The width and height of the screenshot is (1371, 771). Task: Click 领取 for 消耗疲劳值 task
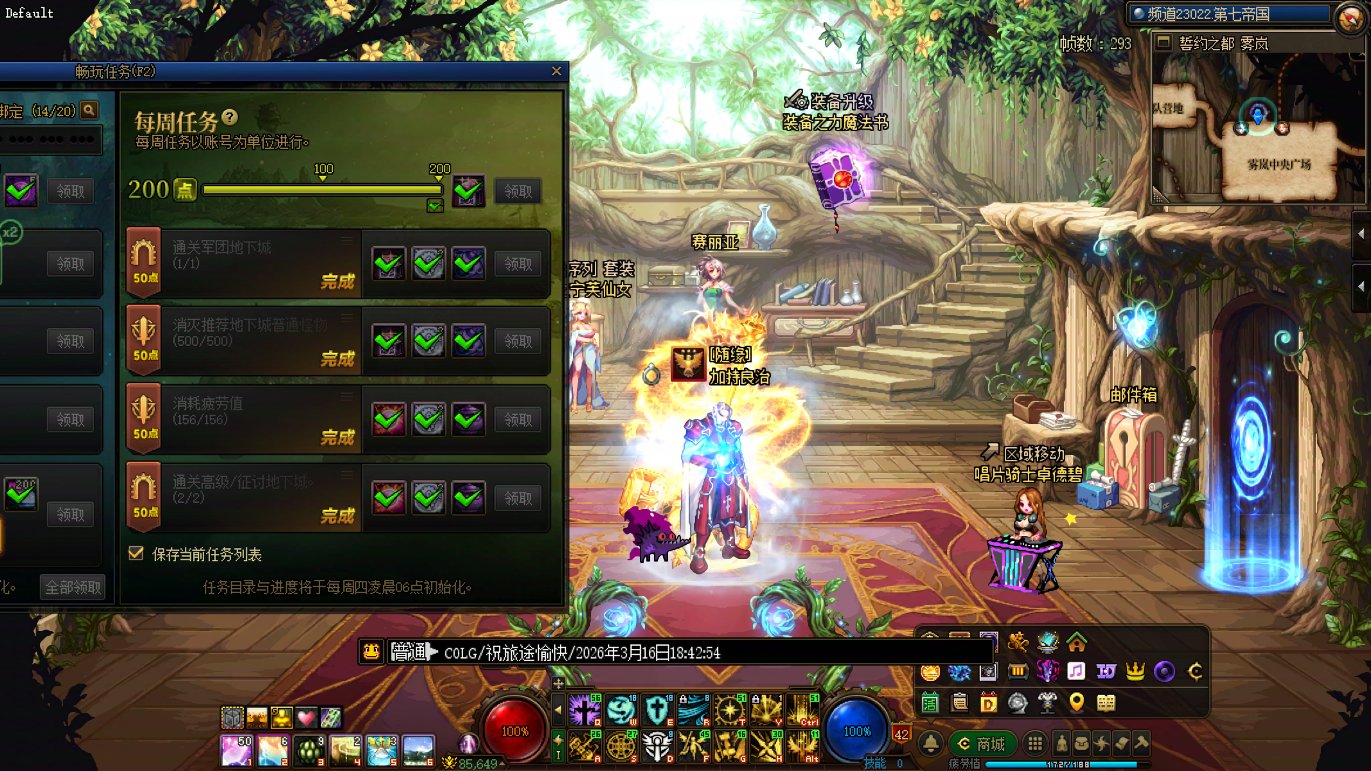pos(518,419)
